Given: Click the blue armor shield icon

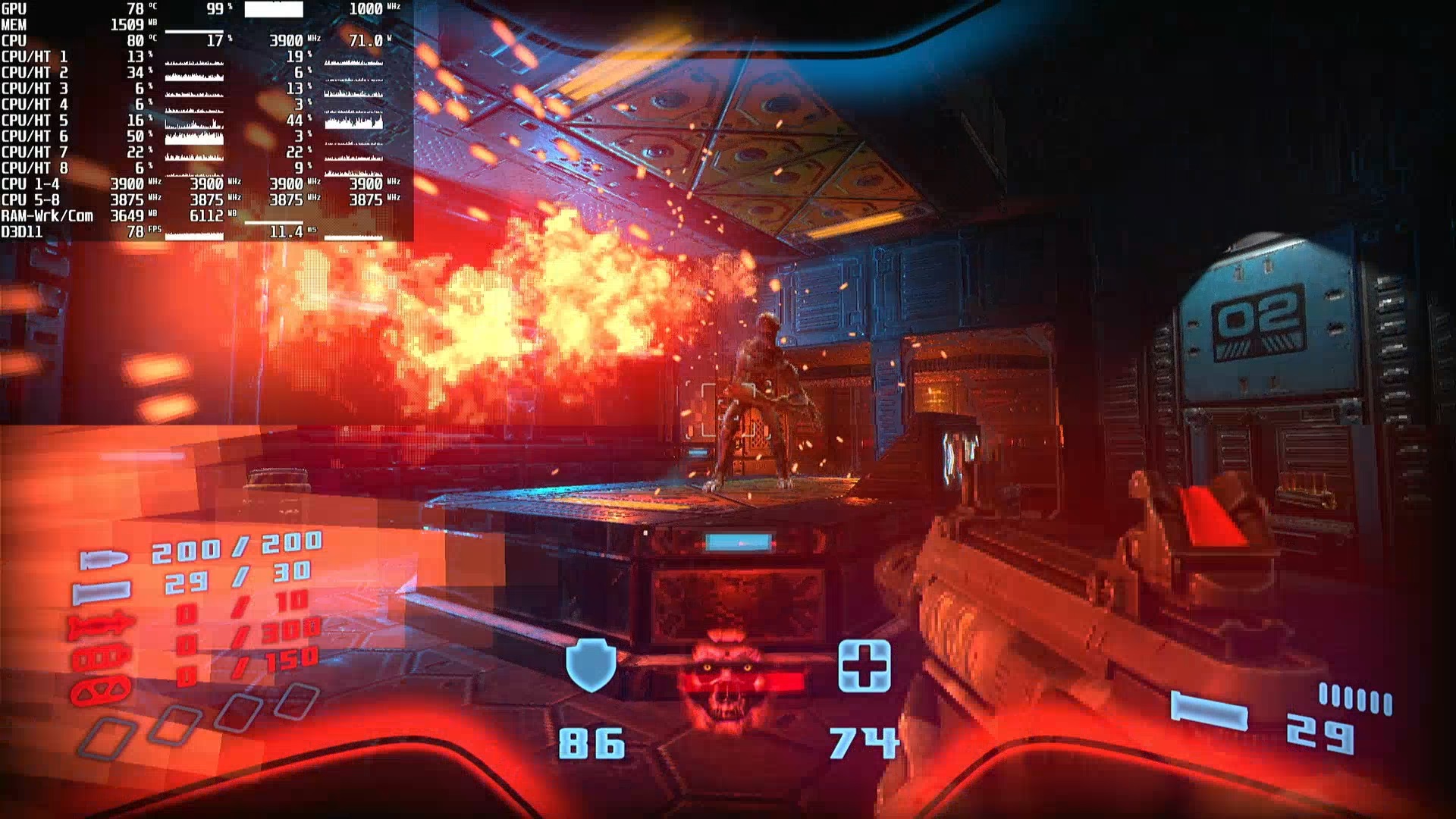Looking at the screenshot, I should point(591,664).
